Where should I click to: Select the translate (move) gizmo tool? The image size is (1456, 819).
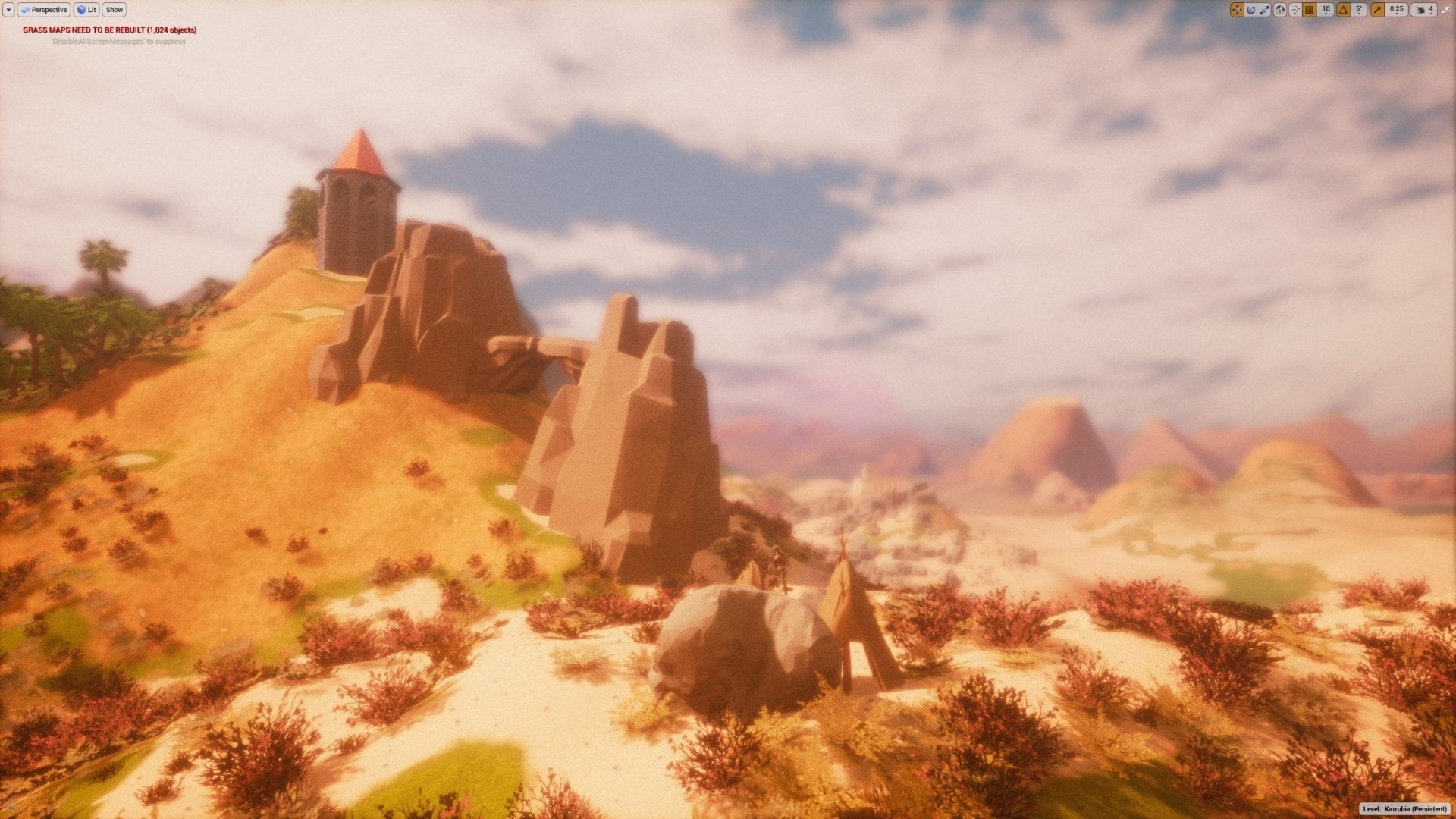click(x=1237, y=10)
